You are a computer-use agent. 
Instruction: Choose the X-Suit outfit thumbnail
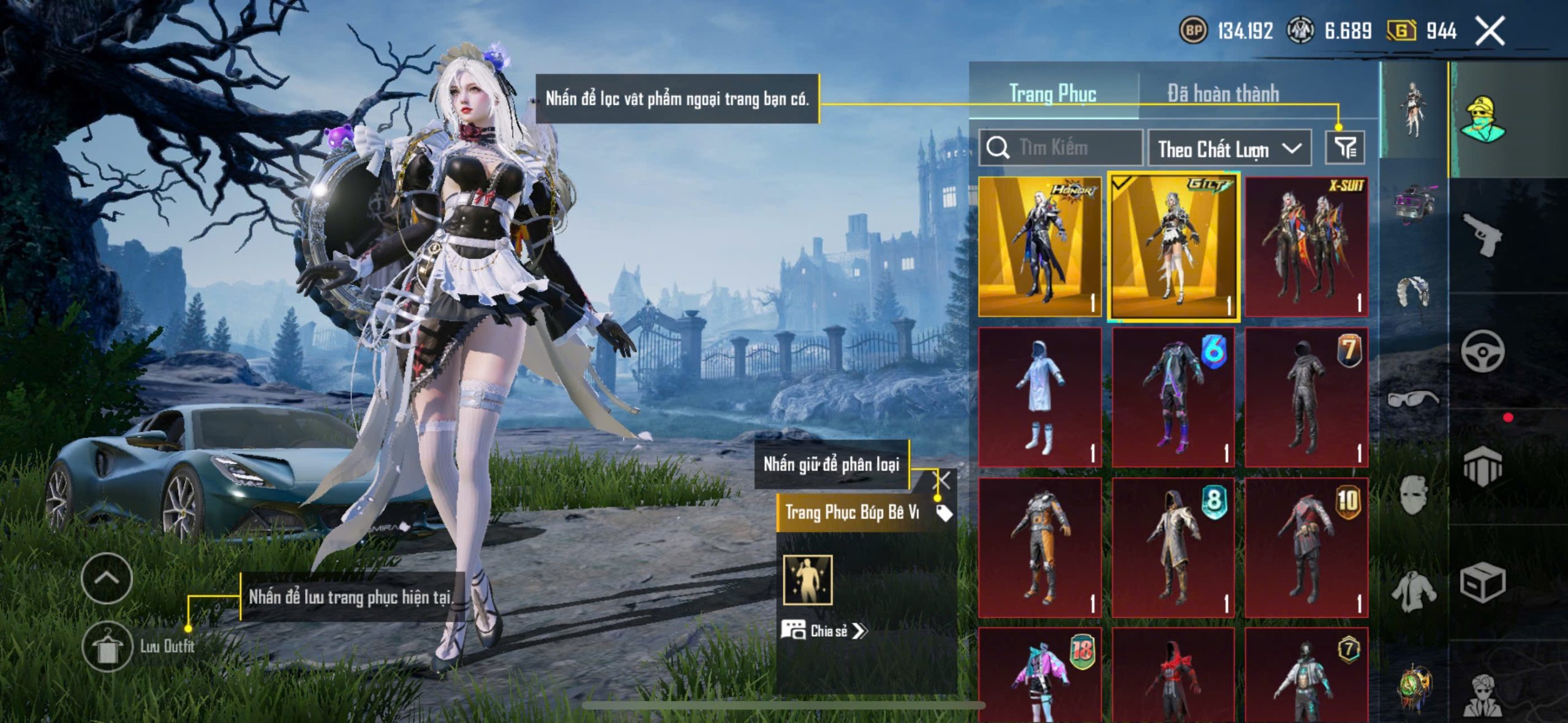1306,247
